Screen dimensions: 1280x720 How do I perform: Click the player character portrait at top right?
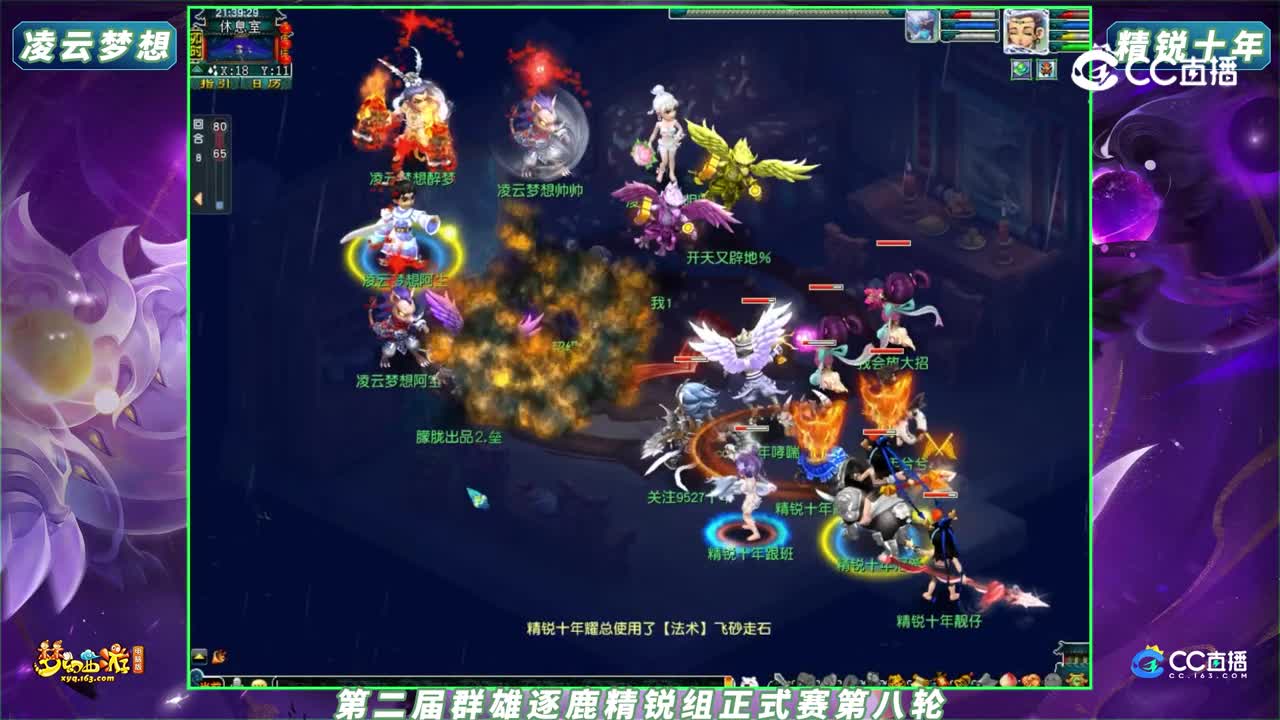(1026, 30)
